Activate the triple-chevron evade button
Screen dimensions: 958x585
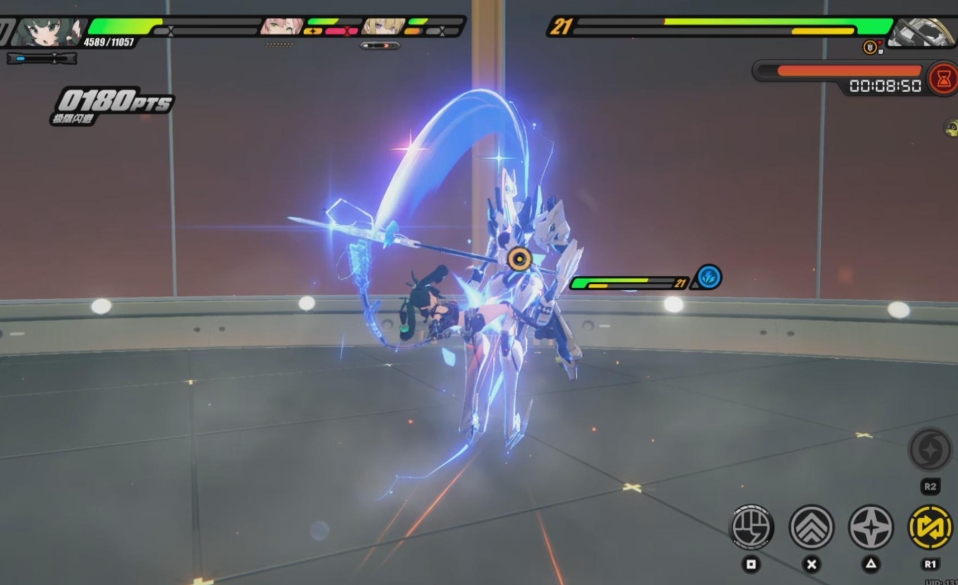[811, 527]
